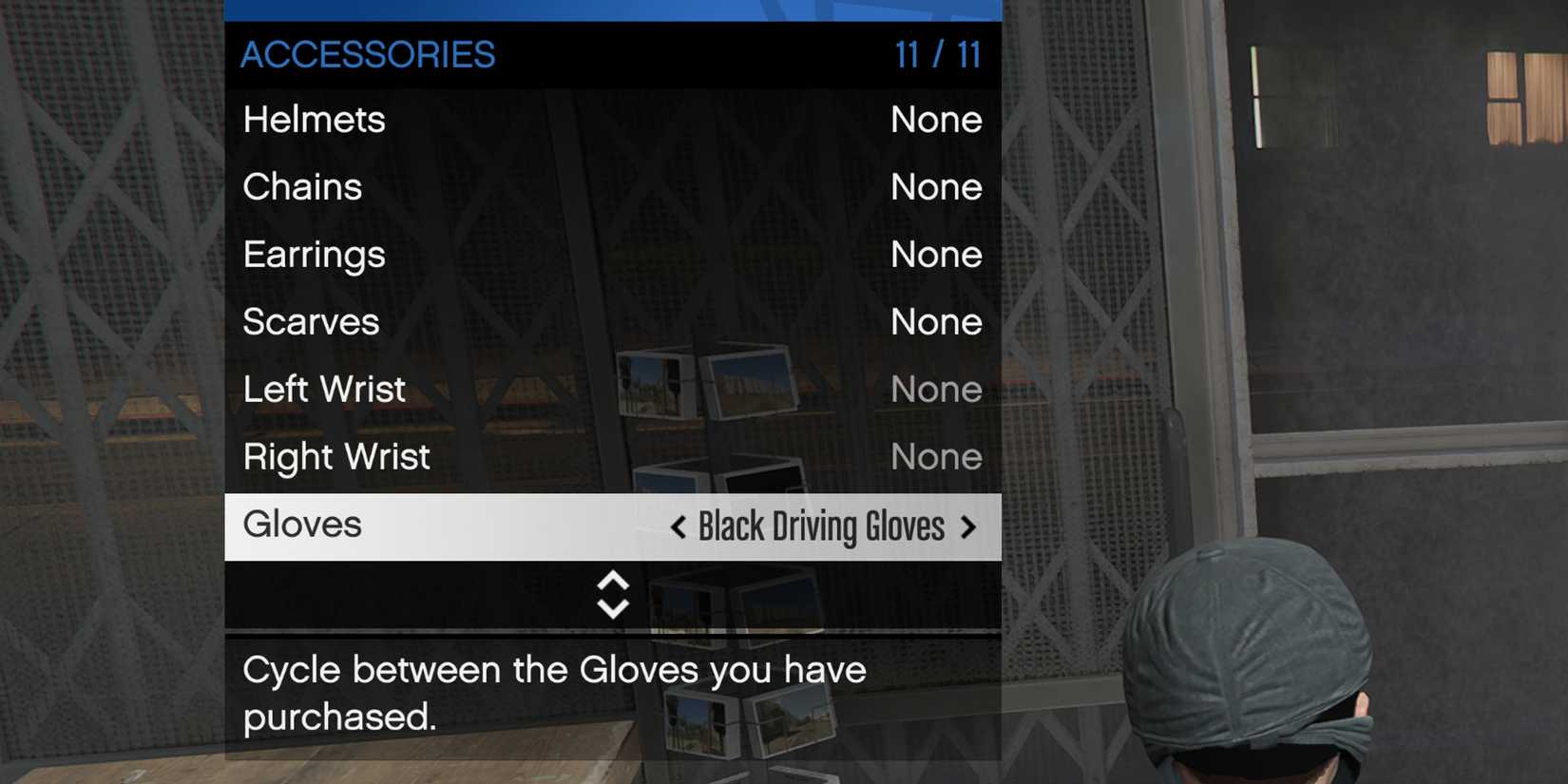Click the Black Driving Gloves label
This screenshot has height=784, width=1568.
820,526
